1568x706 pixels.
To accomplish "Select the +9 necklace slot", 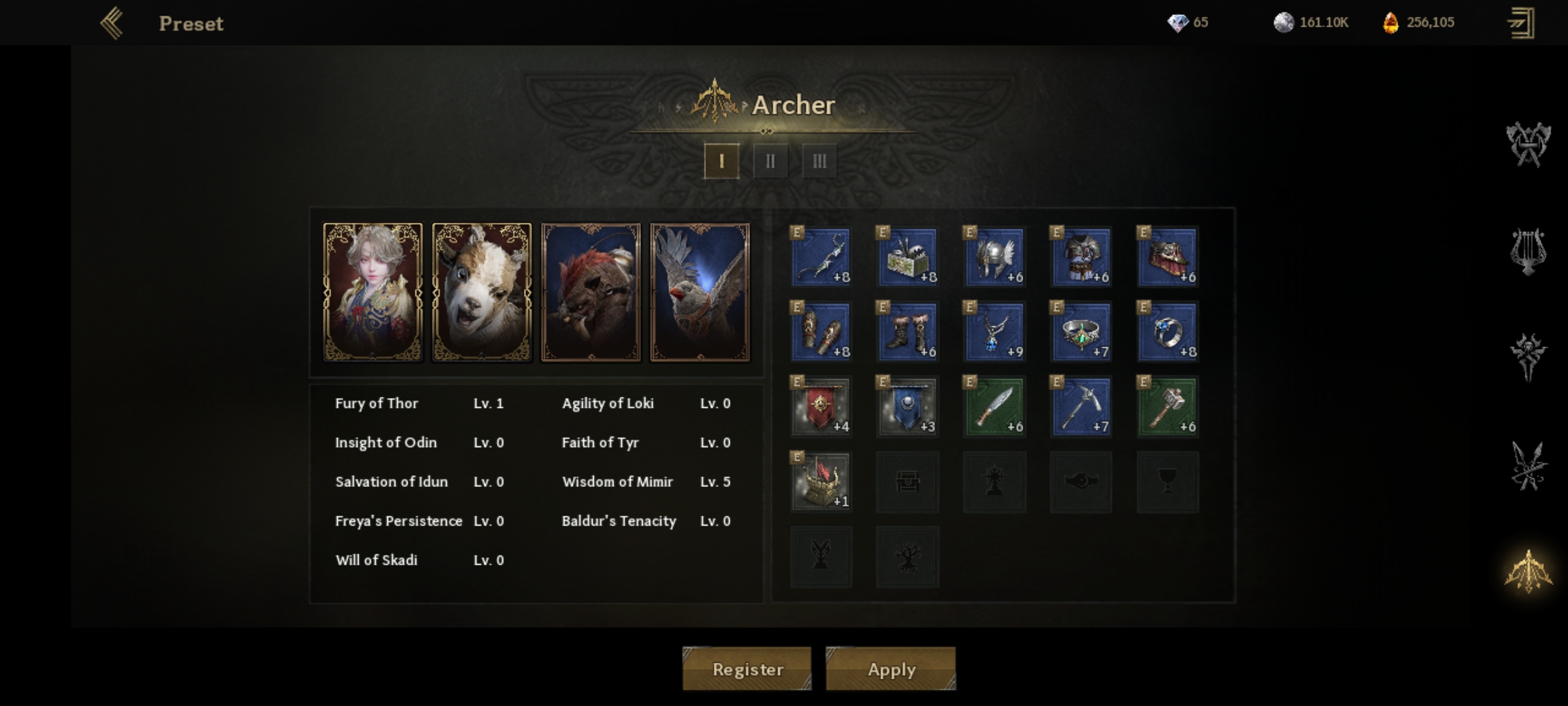I will (x=994, y=331).
